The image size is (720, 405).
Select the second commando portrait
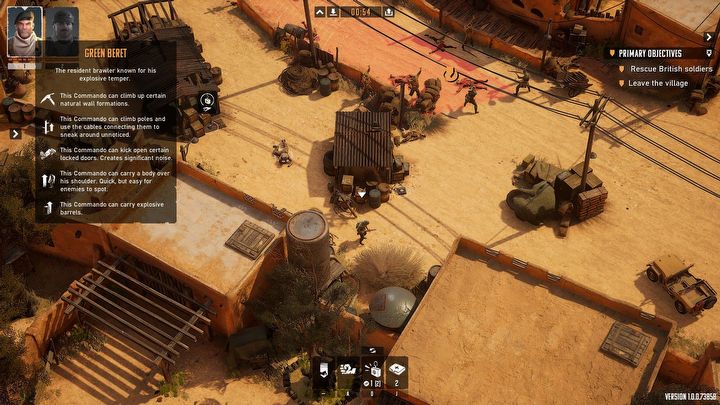point(62,31)
